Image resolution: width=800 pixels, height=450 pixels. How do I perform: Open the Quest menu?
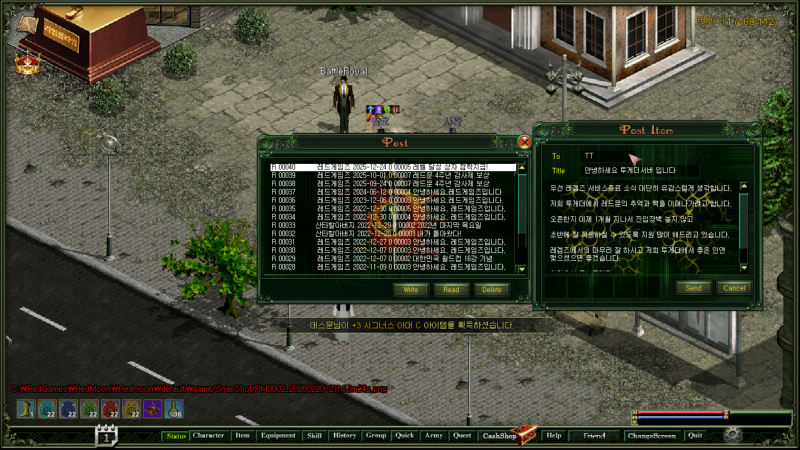[461, 436]
